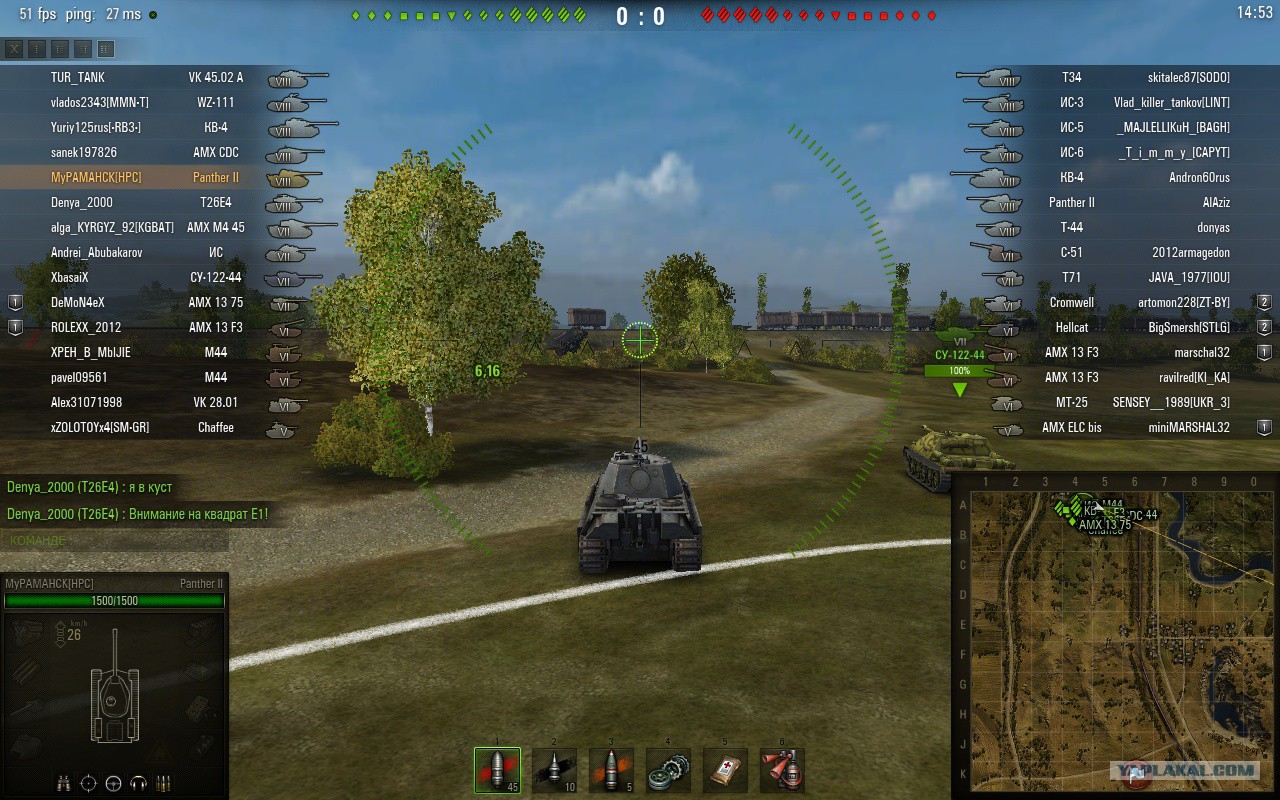Screen dimensions: 1280x800
Task: Choose the high-explosive shell slot with 5 rounds
Action: [x=611, y=770]
